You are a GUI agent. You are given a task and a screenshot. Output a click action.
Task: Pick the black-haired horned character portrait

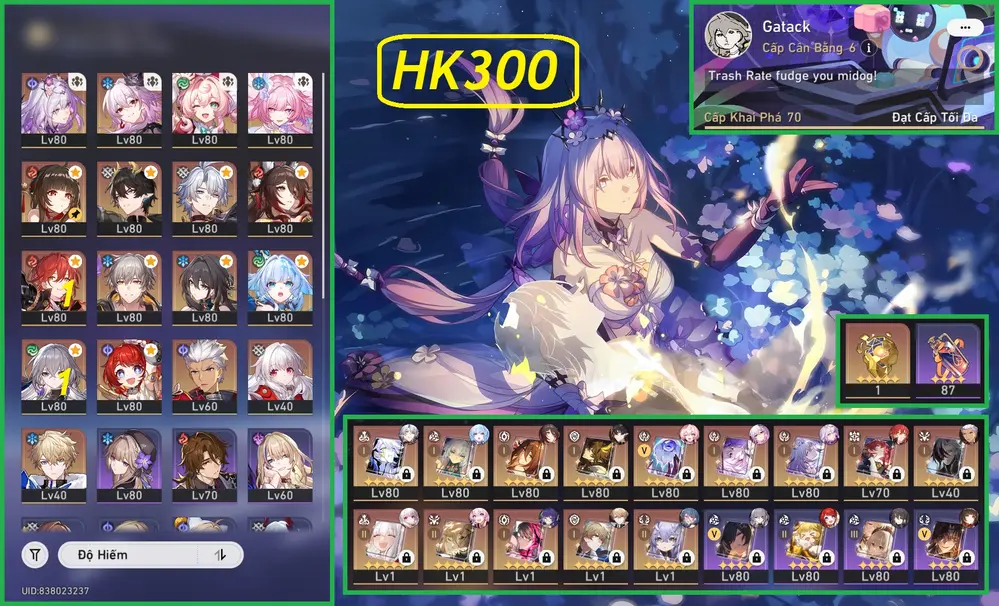pyautogui.click(x=129, y=195)
